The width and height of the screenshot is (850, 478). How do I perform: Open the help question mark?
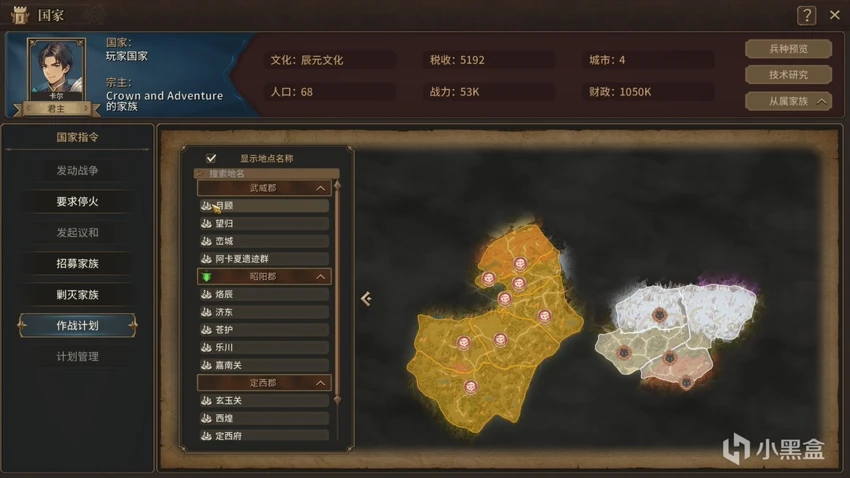[x=806, y=15]
